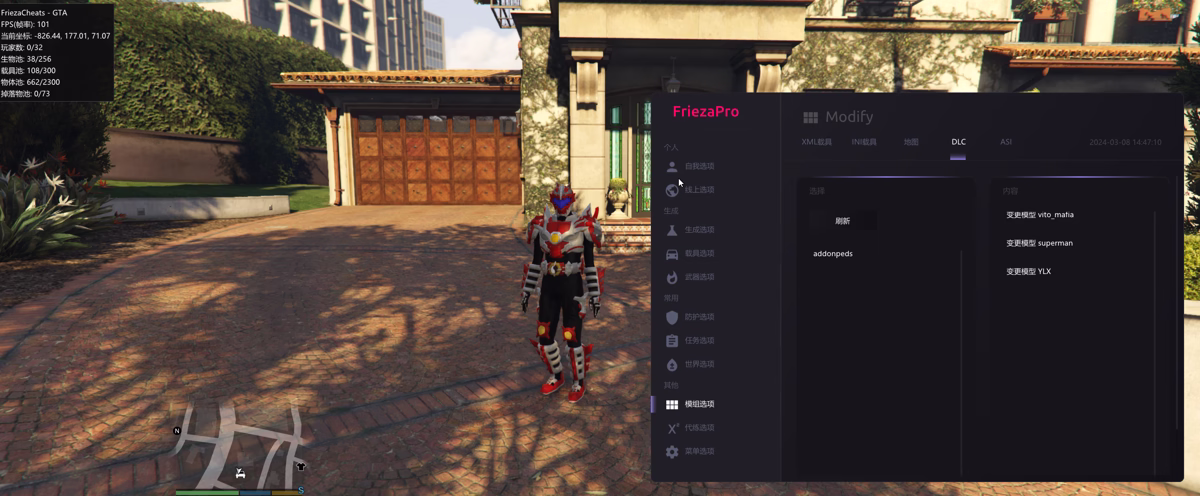Switch to the ASI tab
The image size is (1200, 496).
[x=1006, y=142]
